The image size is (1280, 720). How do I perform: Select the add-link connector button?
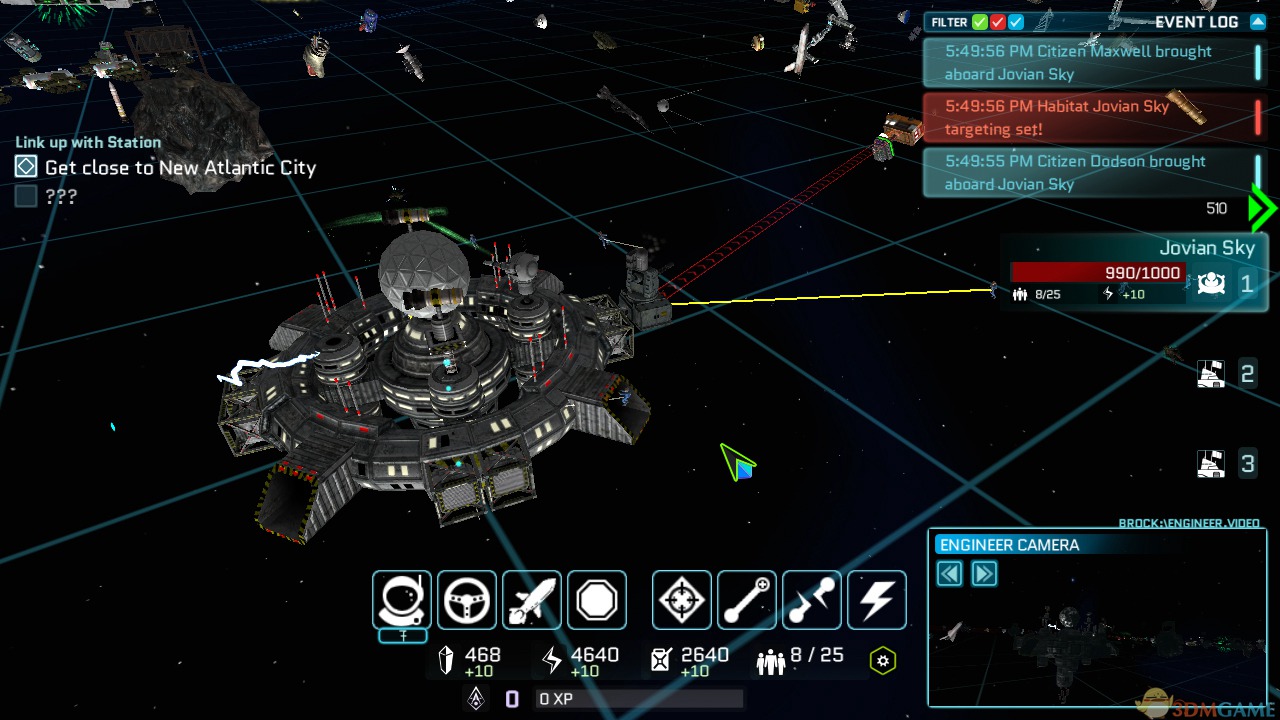click(x=747, y=600)
